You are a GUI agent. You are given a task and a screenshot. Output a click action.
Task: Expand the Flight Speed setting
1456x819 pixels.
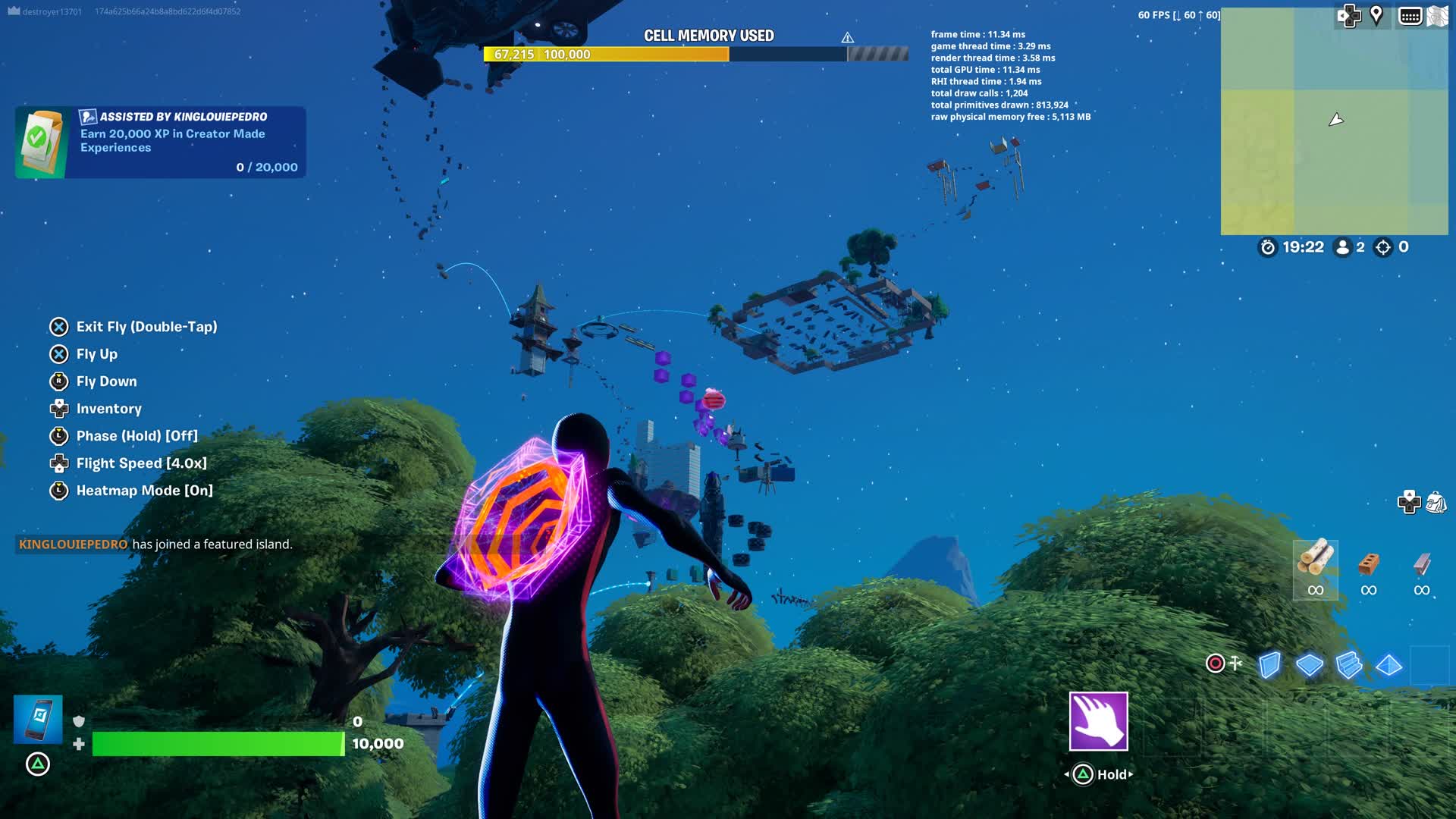pyautogui.click(x=140, y=463)
